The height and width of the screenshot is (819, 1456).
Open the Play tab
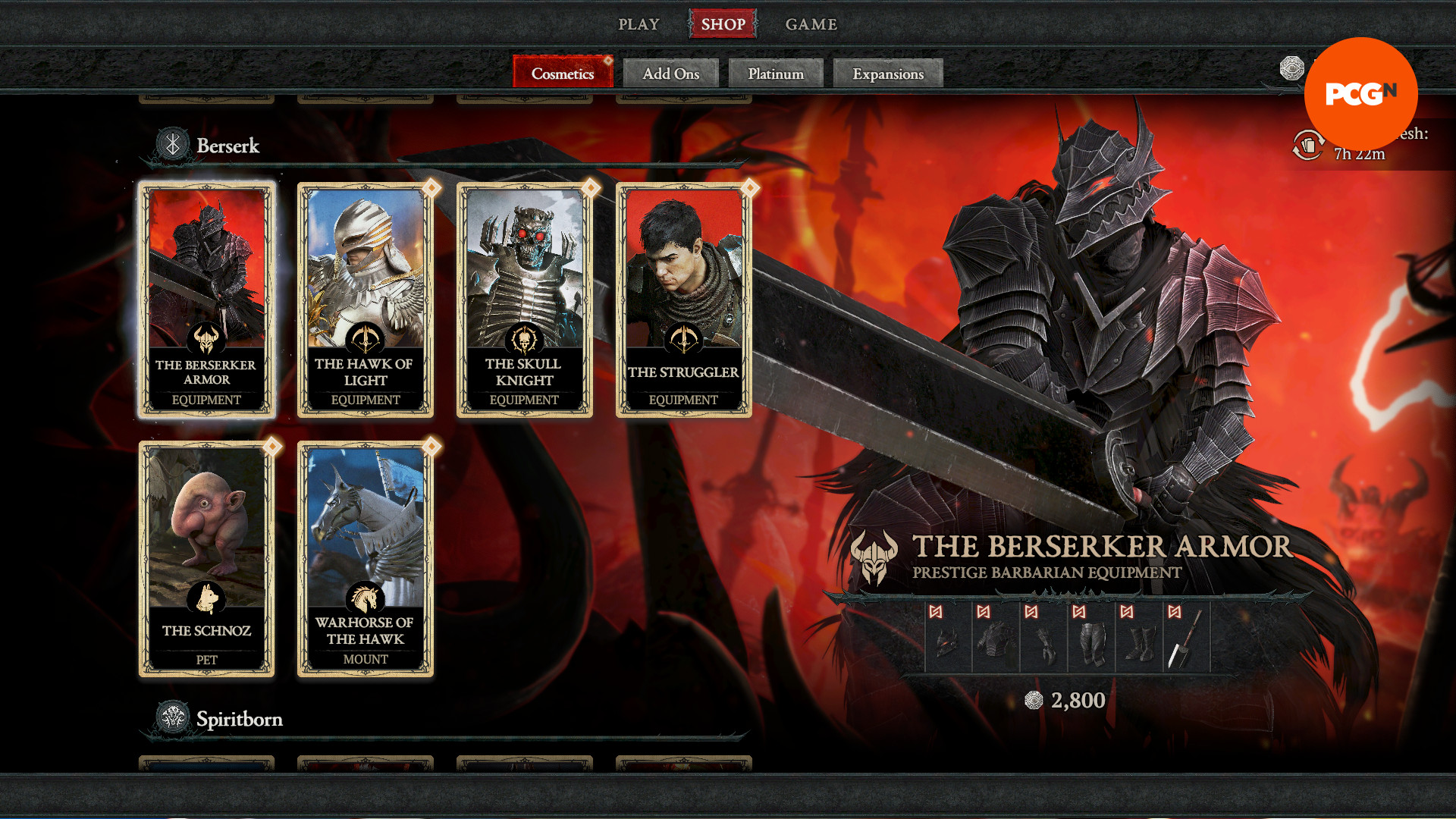tap(639, 24)
